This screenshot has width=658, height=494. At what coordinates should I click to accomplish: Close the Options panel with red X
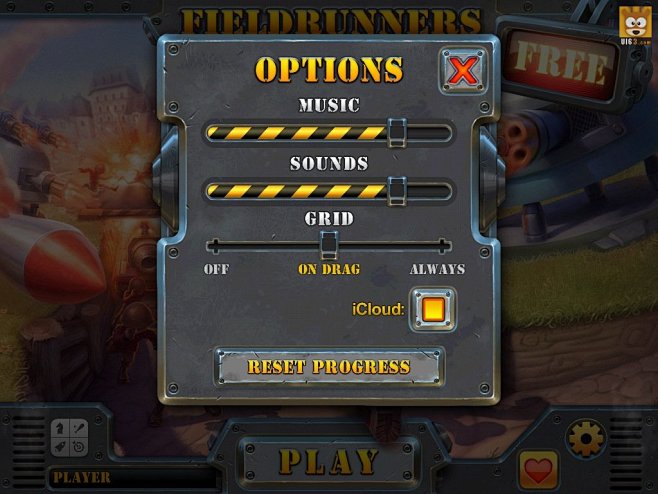463,71
